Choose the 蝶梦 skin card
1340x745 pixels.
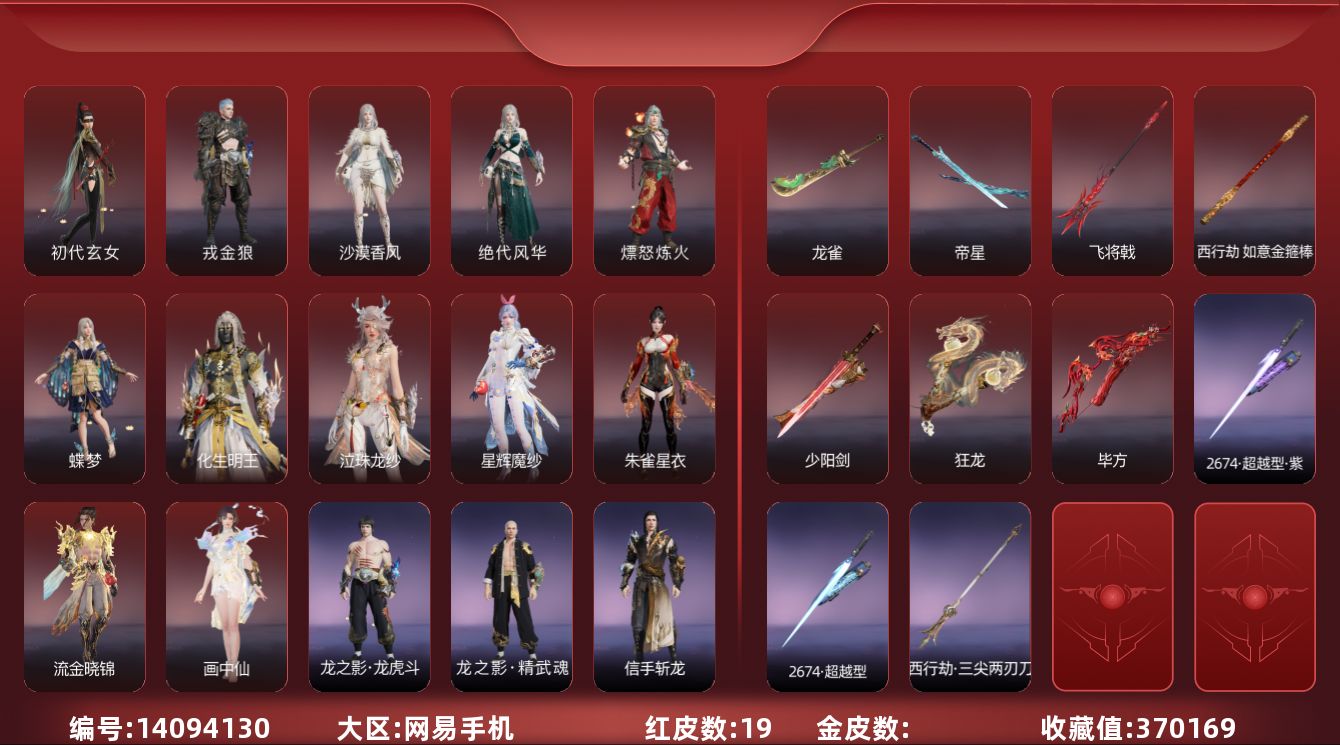pyautogui.click(x=85, y=388)
